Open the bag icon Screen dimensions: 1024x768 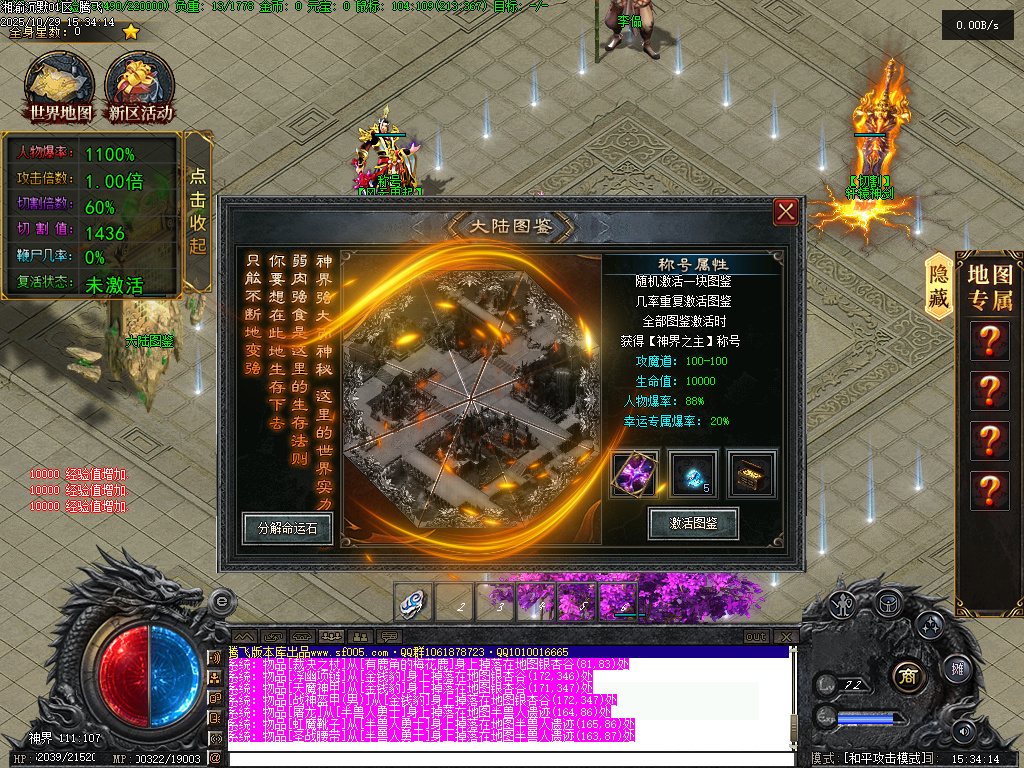click(888, 603)
